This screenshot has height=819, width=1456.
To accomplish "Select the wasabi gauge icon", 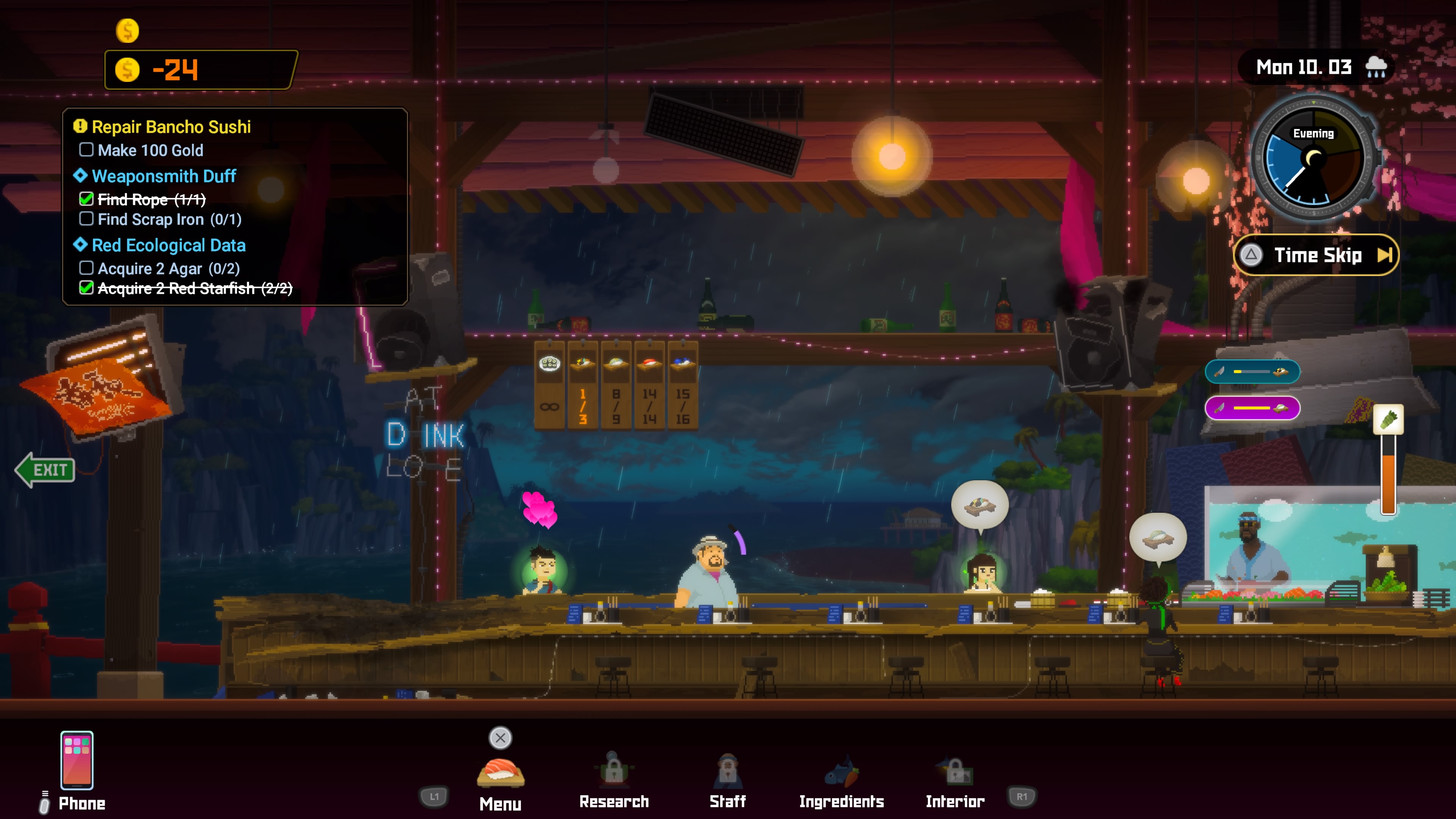I will [x=1388, y=420].
